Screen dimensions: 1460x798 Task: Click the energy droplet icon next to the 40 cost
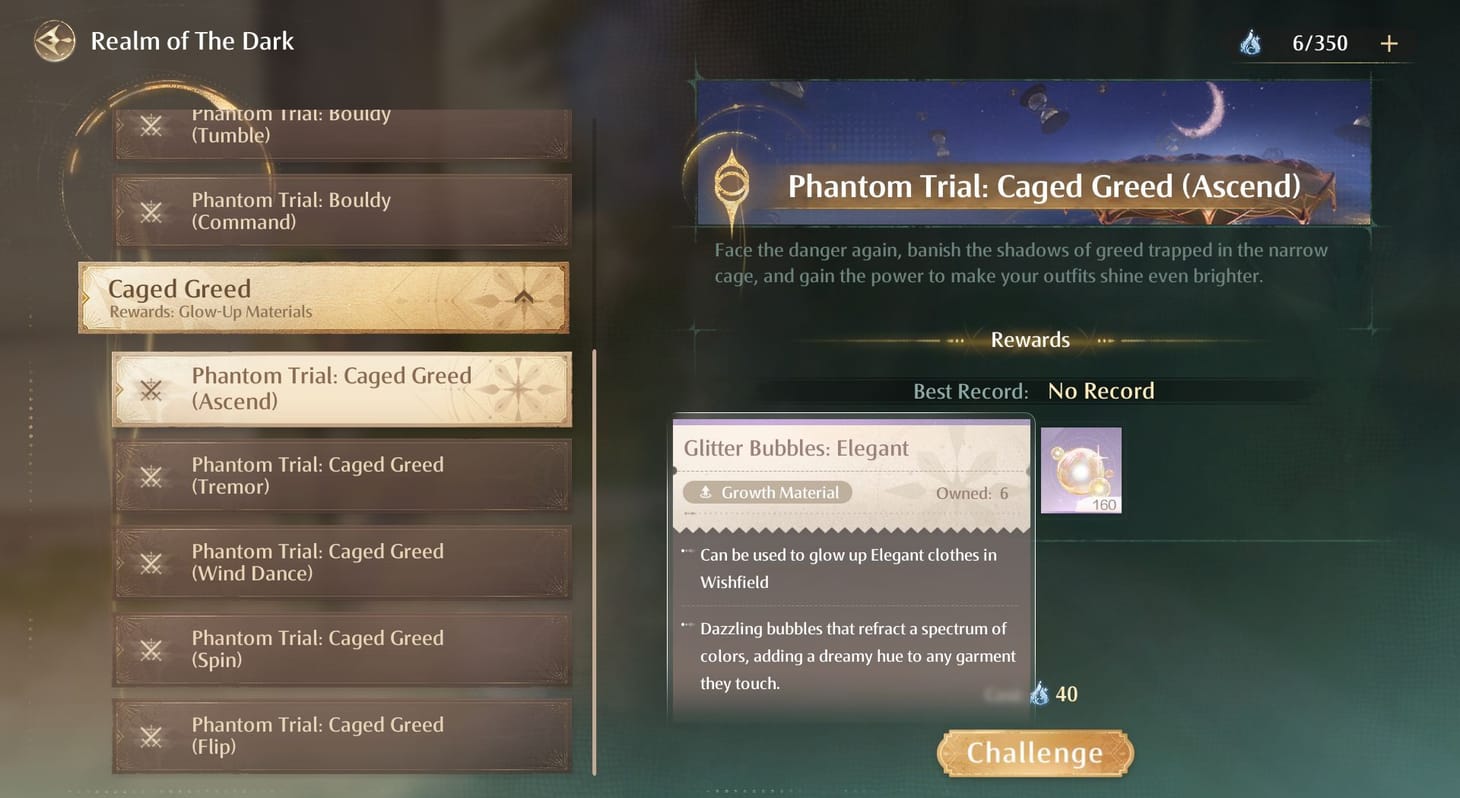pos(1038,693)
